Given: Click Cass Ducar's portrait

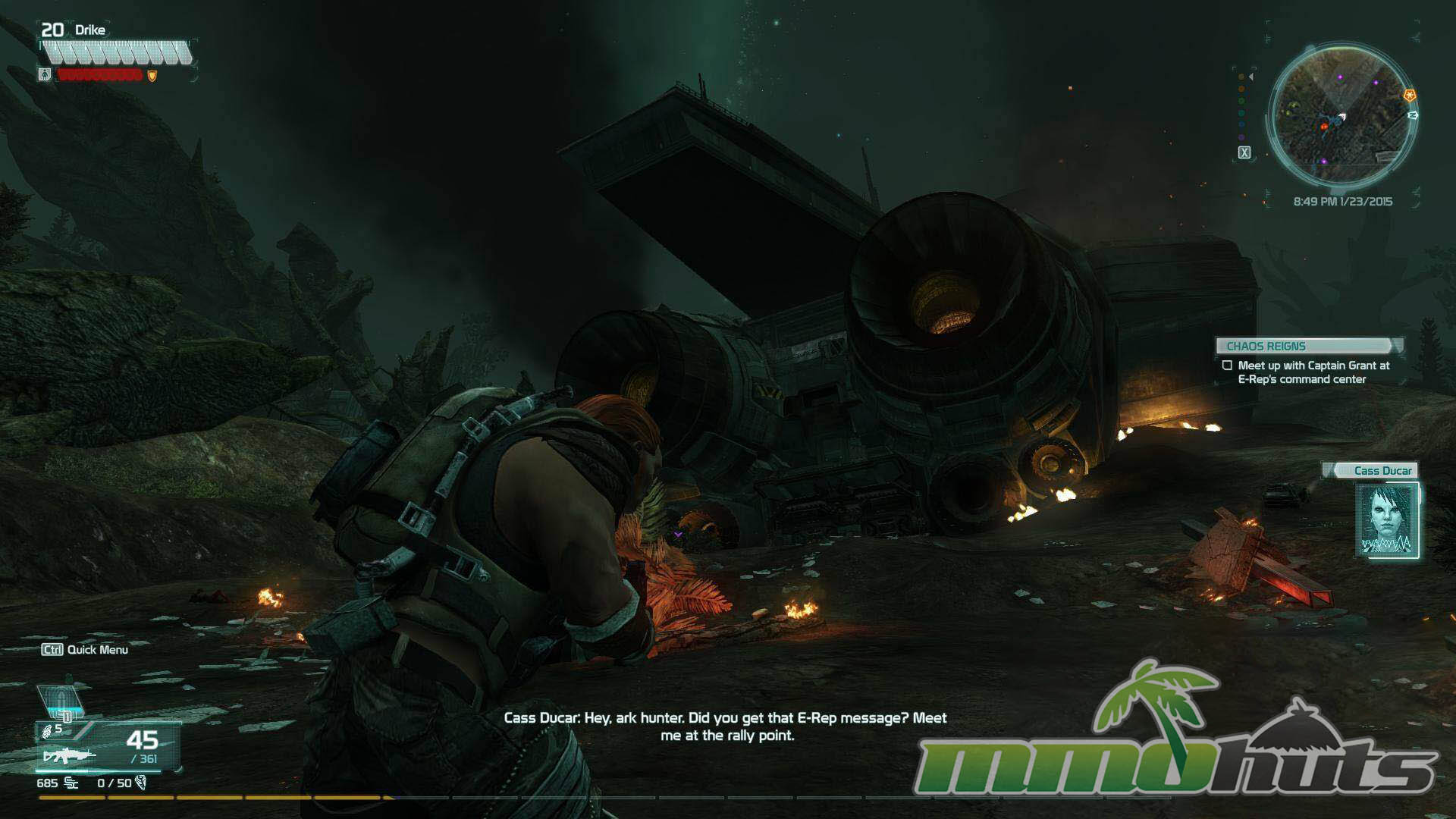Looking at the screenshot, I should (1386, 520).
